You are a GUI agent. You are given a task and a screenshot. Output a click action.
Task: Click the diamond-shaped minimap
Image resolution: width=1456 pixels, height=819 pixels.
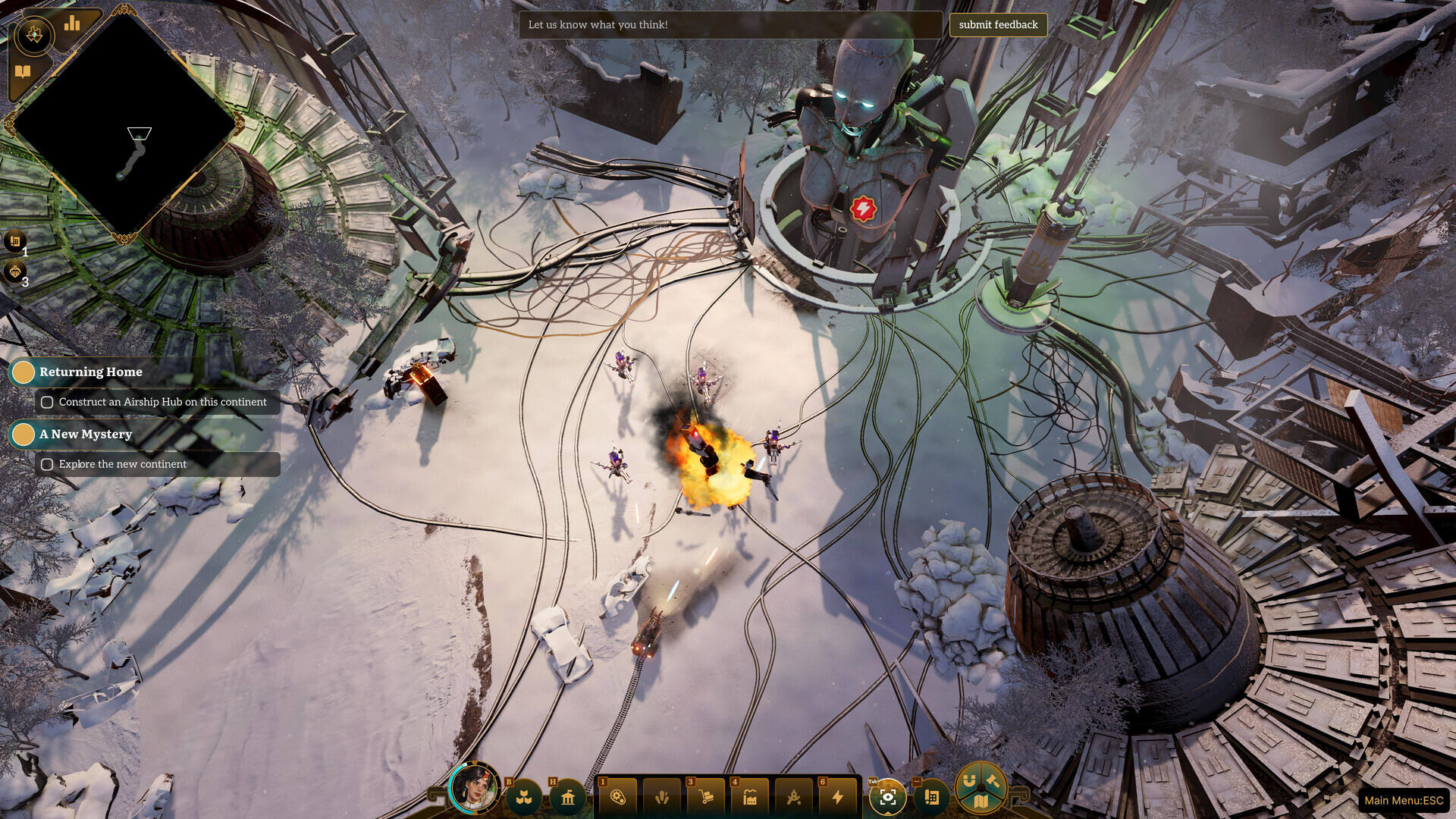pyautogui.click(x=125, y=125)
